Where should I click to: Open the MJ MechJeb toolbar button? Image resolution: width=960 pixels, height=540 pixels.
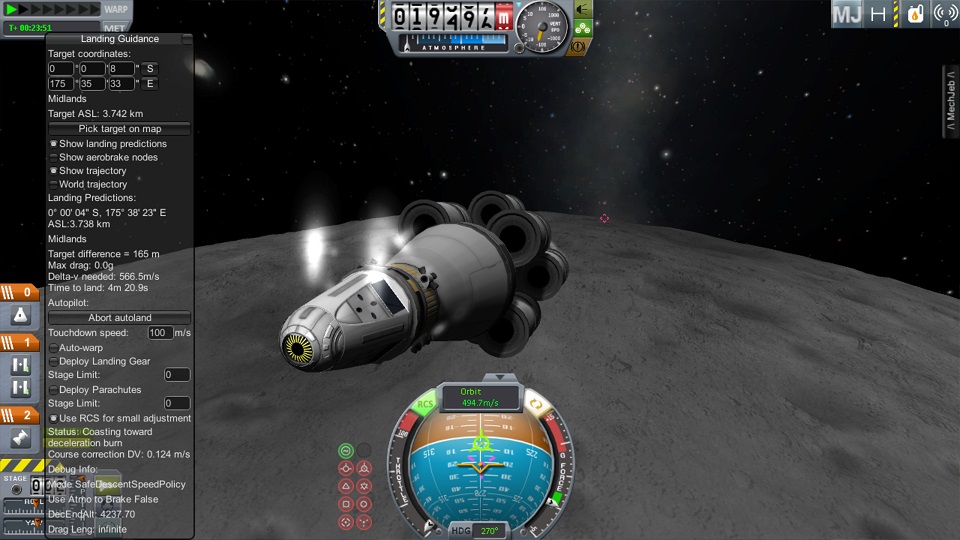847,14
